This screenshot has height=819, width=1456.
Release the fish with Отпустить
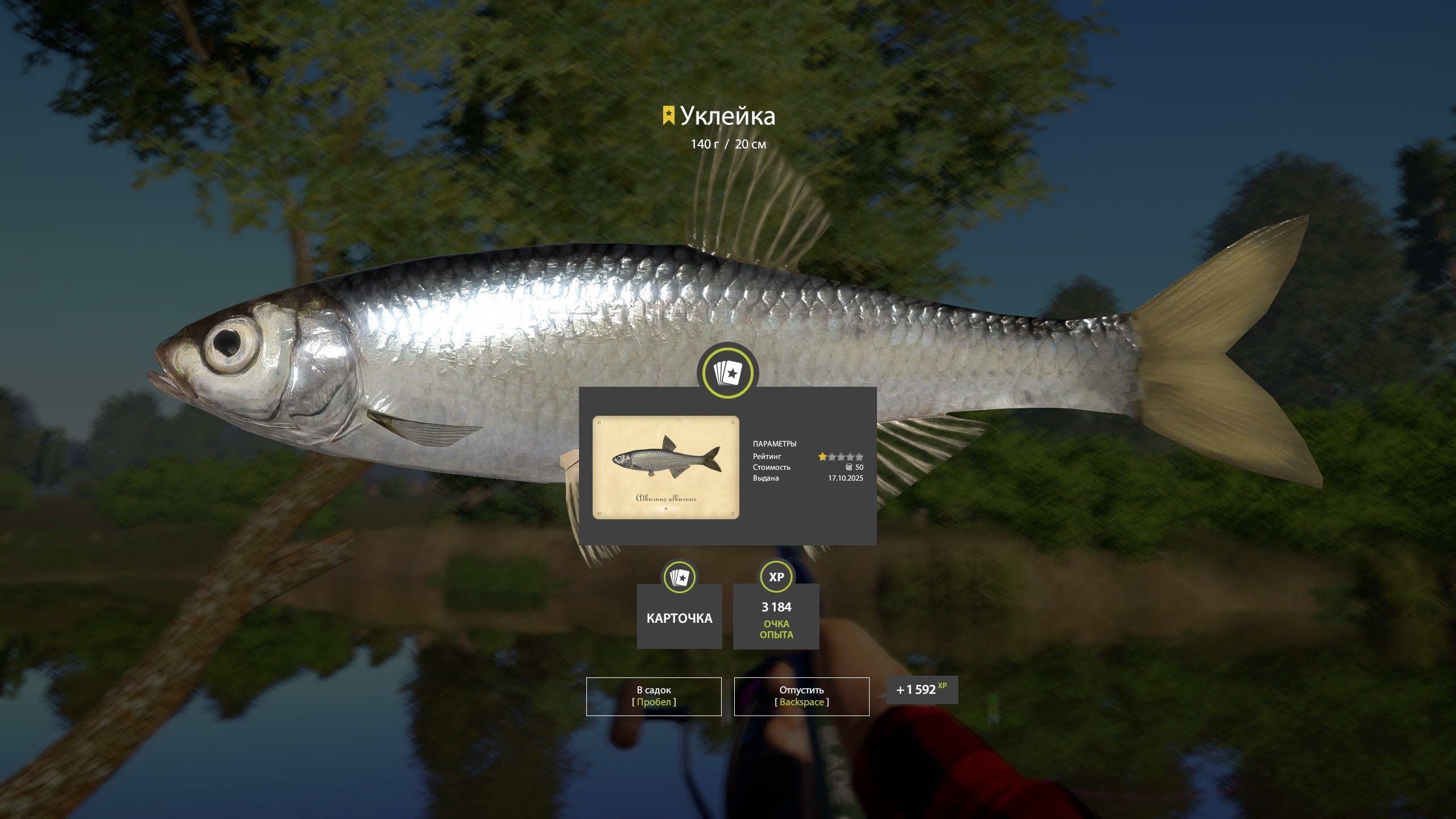[x=801, y=696]
